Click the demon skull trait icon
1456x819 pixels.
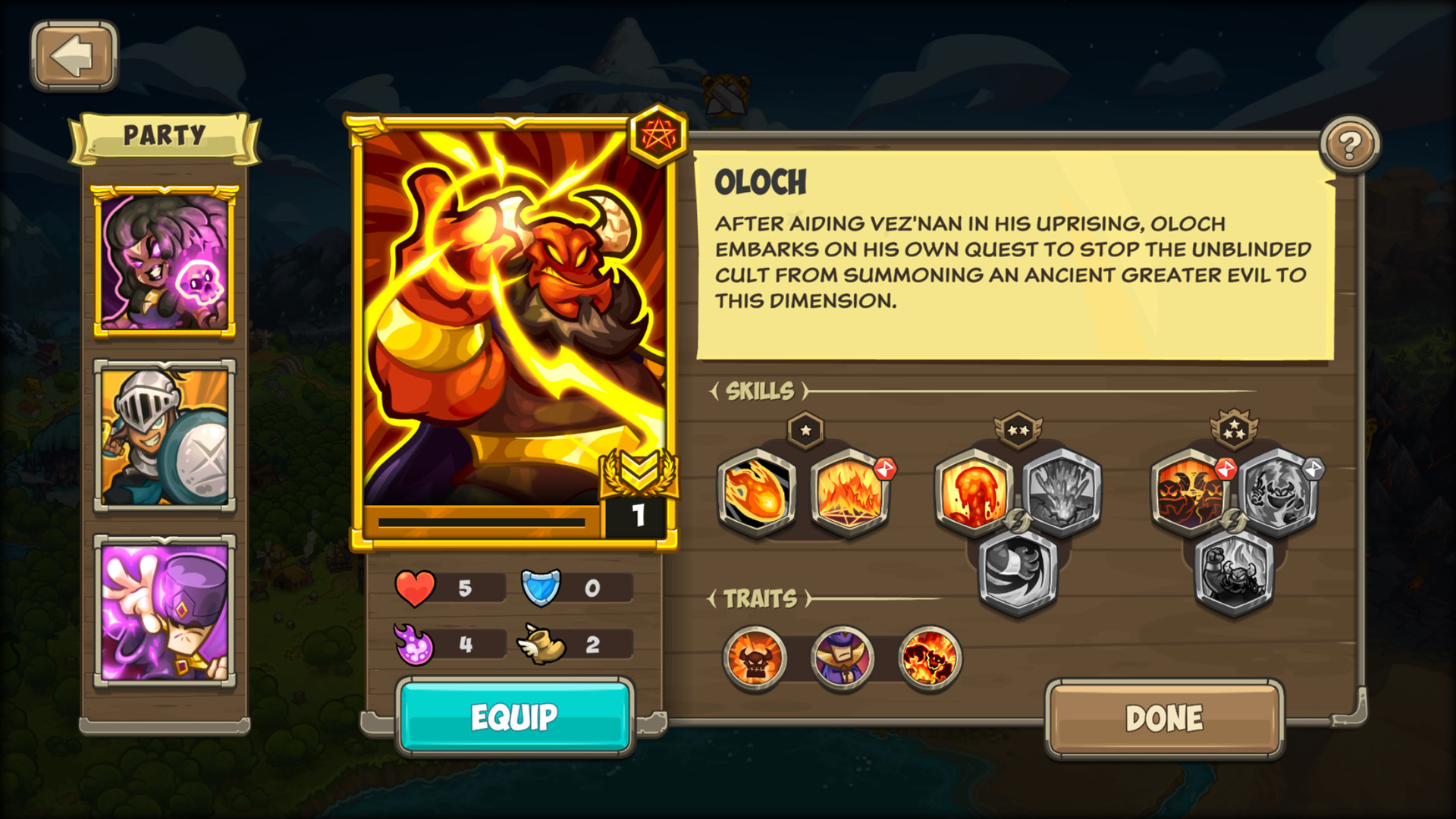[756, 657]
